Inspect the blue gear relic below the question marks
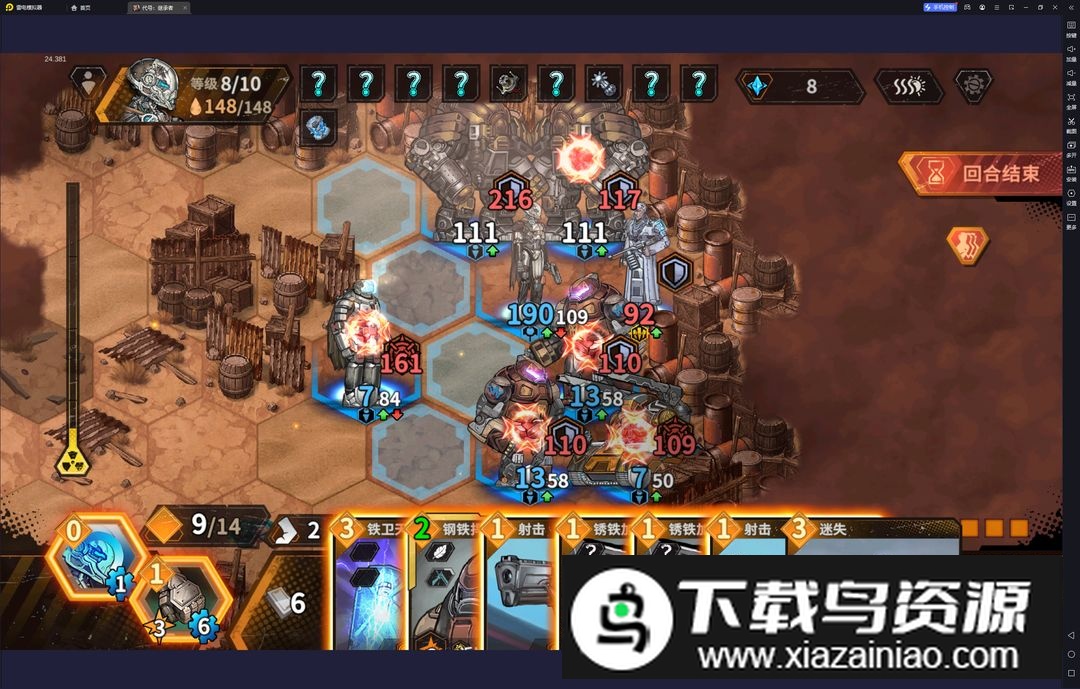The width and height of the screenshot is (1080, 689). (x=318, y=127)
